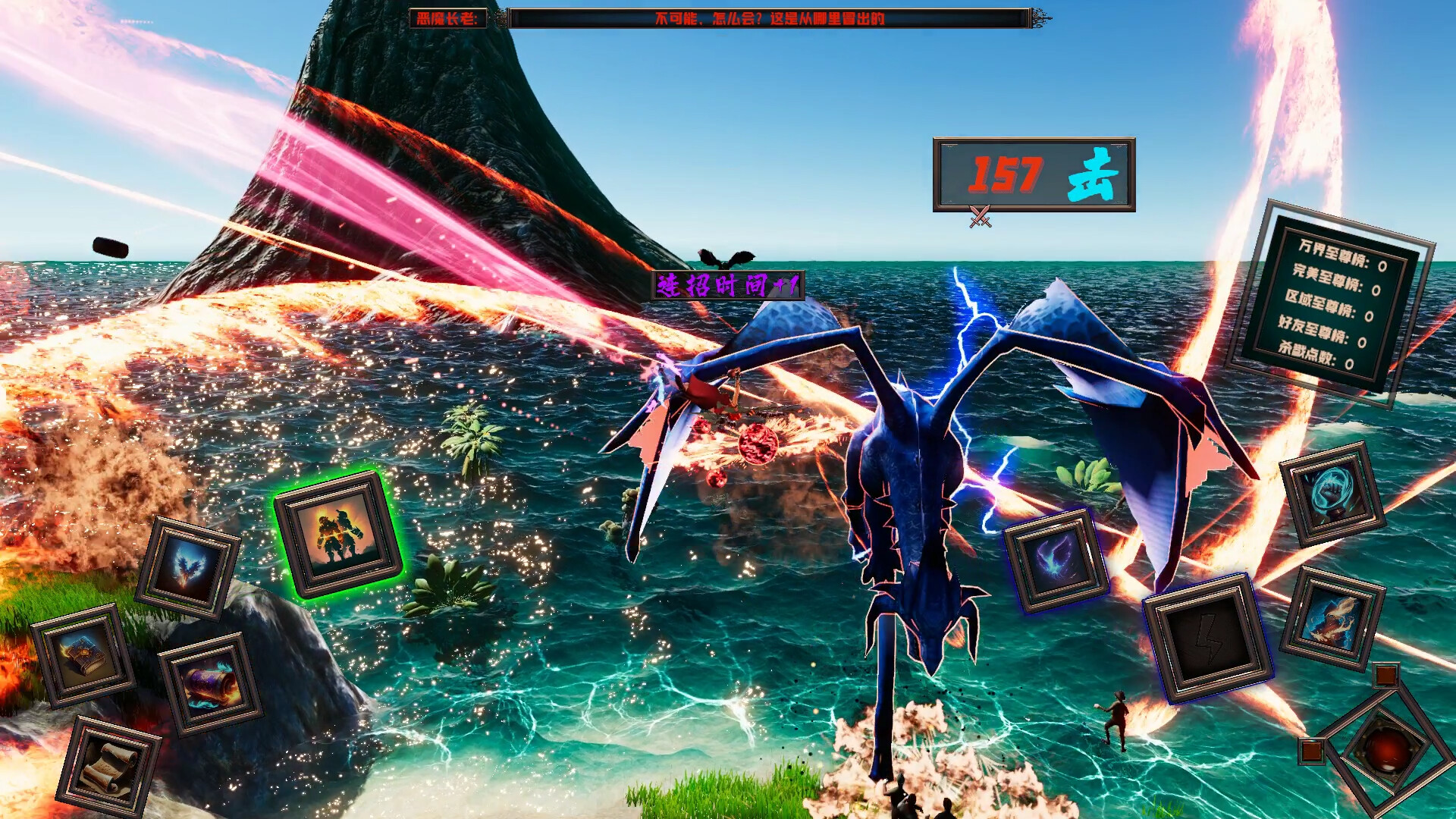Click the 157击 combo counter display
The width and height of the screenshot is (1456, 819).
click(1033, 173)
